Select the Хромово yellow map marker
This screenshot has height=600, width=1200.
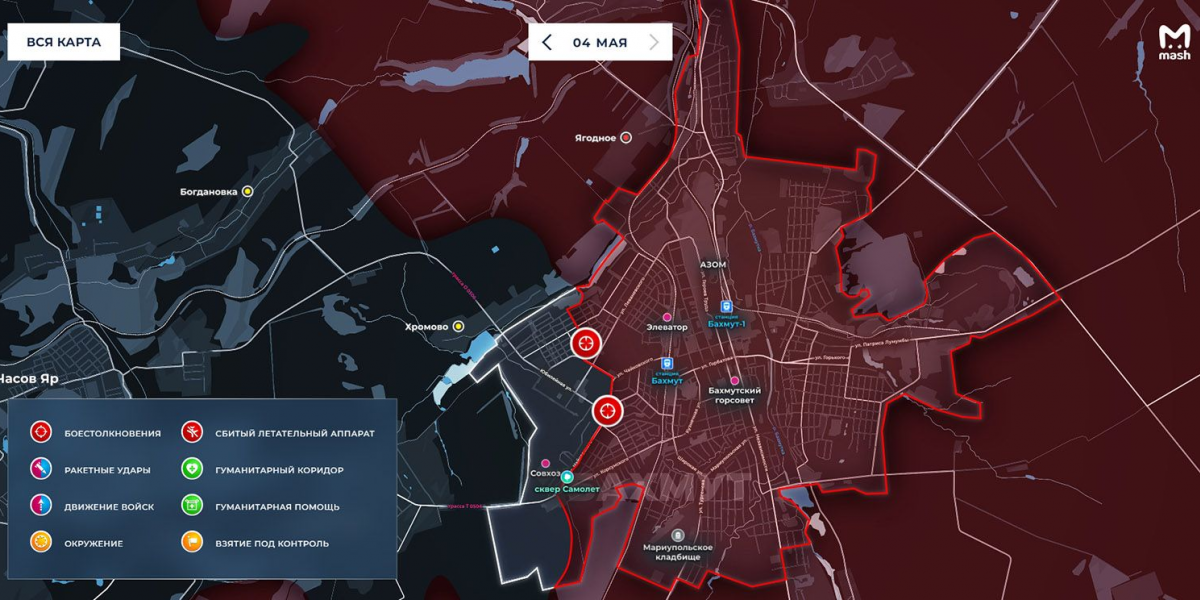pyautogui.click(x=459, y=326)
